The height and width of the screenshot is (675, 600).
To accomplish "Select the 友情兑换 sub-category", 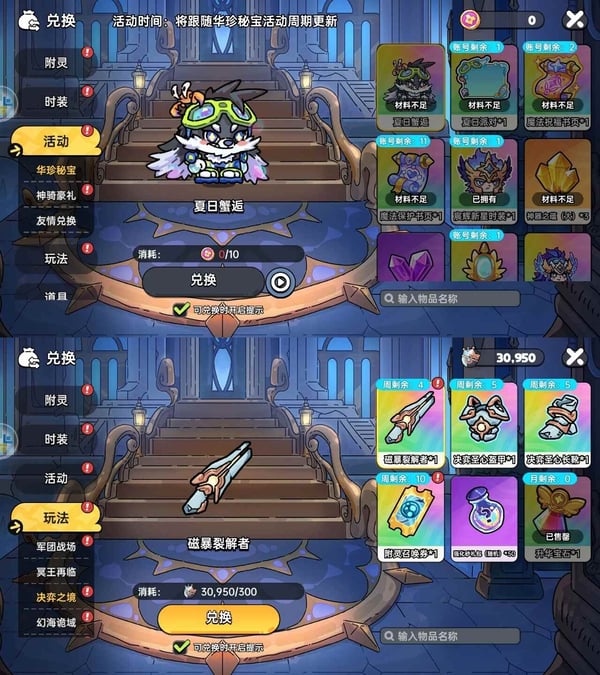I will click(x=56, y=221).
